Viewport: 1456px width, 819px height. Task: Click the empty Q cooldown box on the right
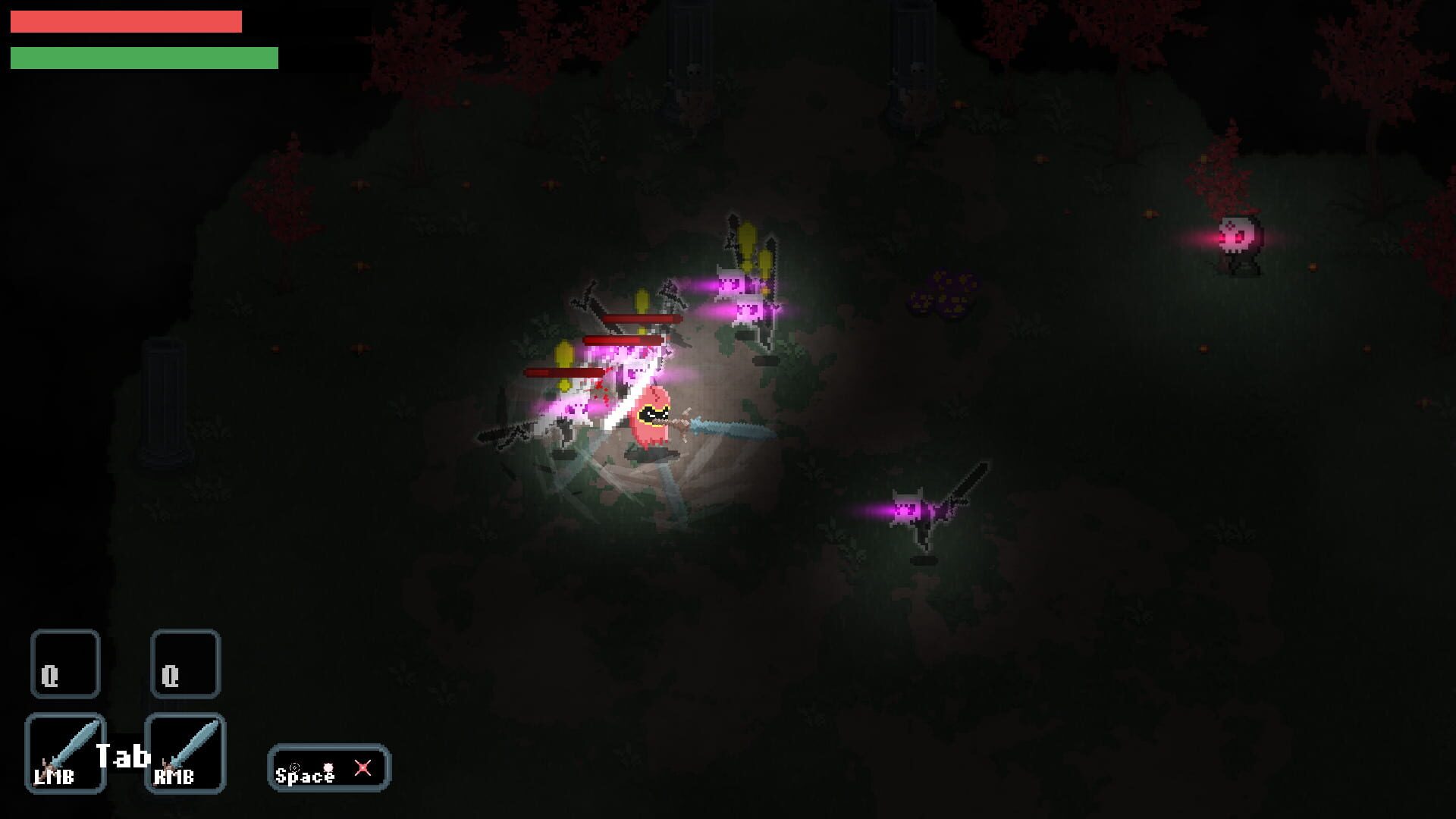[x=186, y=664]
